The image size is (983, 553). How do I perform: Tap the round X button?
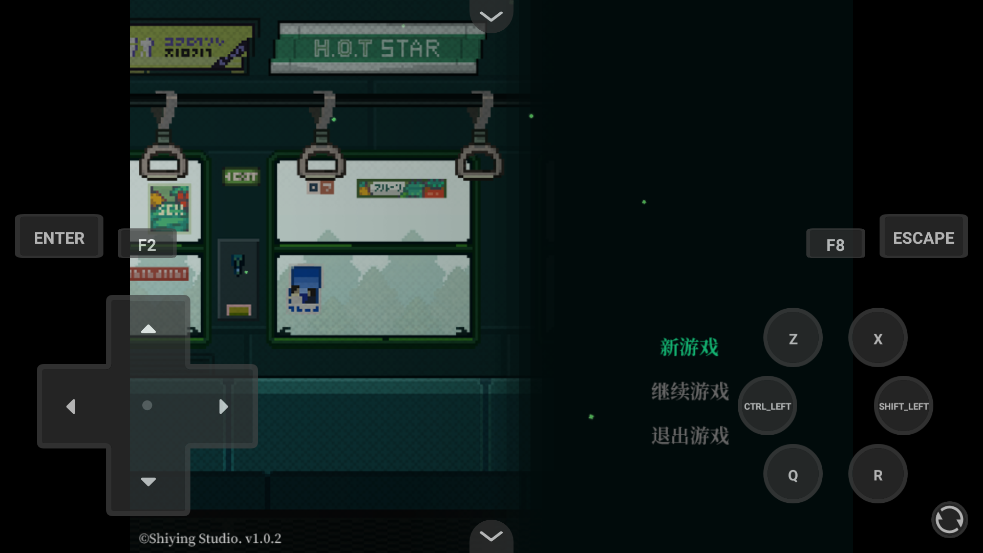(x=878, y=338)
